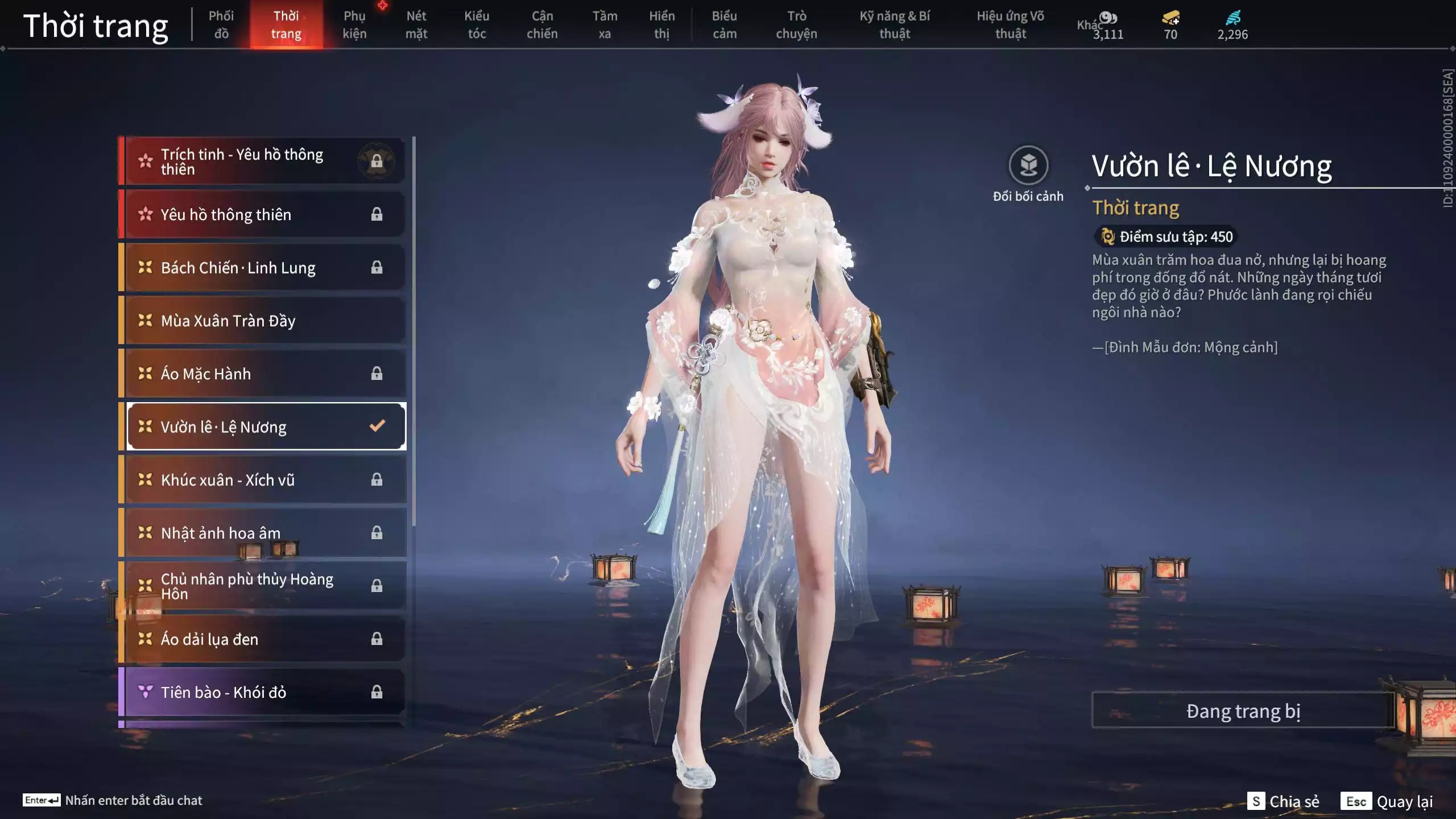Select the Nét mặt tab
Image resolution: width=1456 pixels, height=819 pixels.
click(416, 25)
